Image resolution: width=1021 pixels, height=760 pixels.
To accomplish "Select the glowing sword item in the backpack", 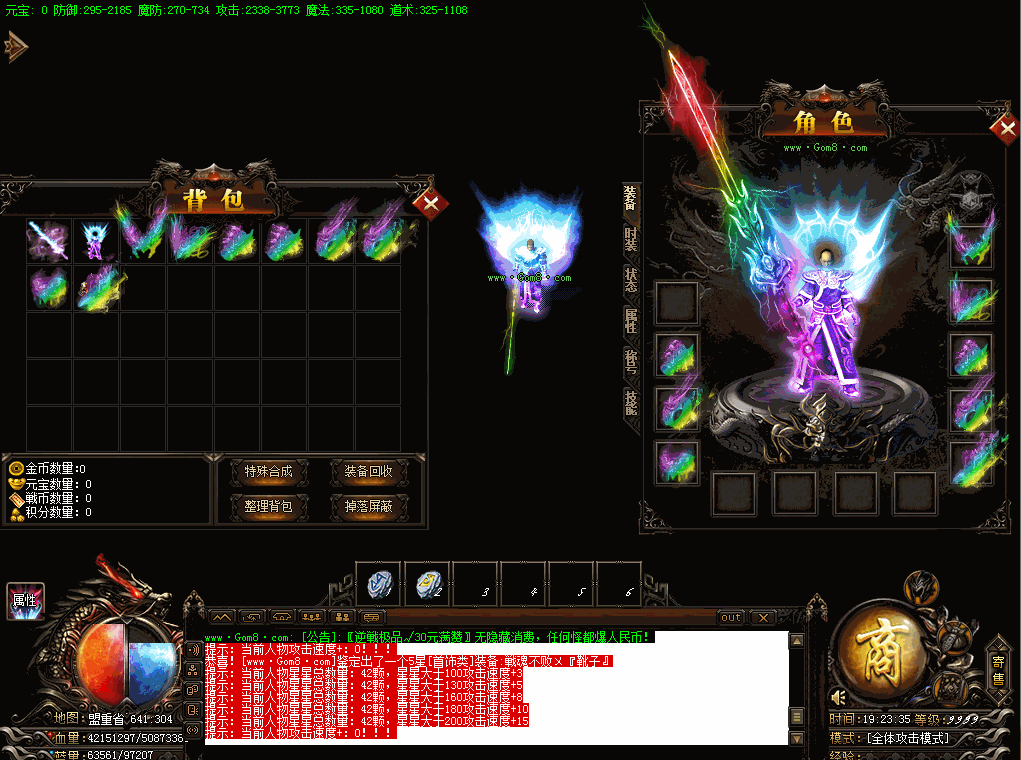I will (48, 241).
